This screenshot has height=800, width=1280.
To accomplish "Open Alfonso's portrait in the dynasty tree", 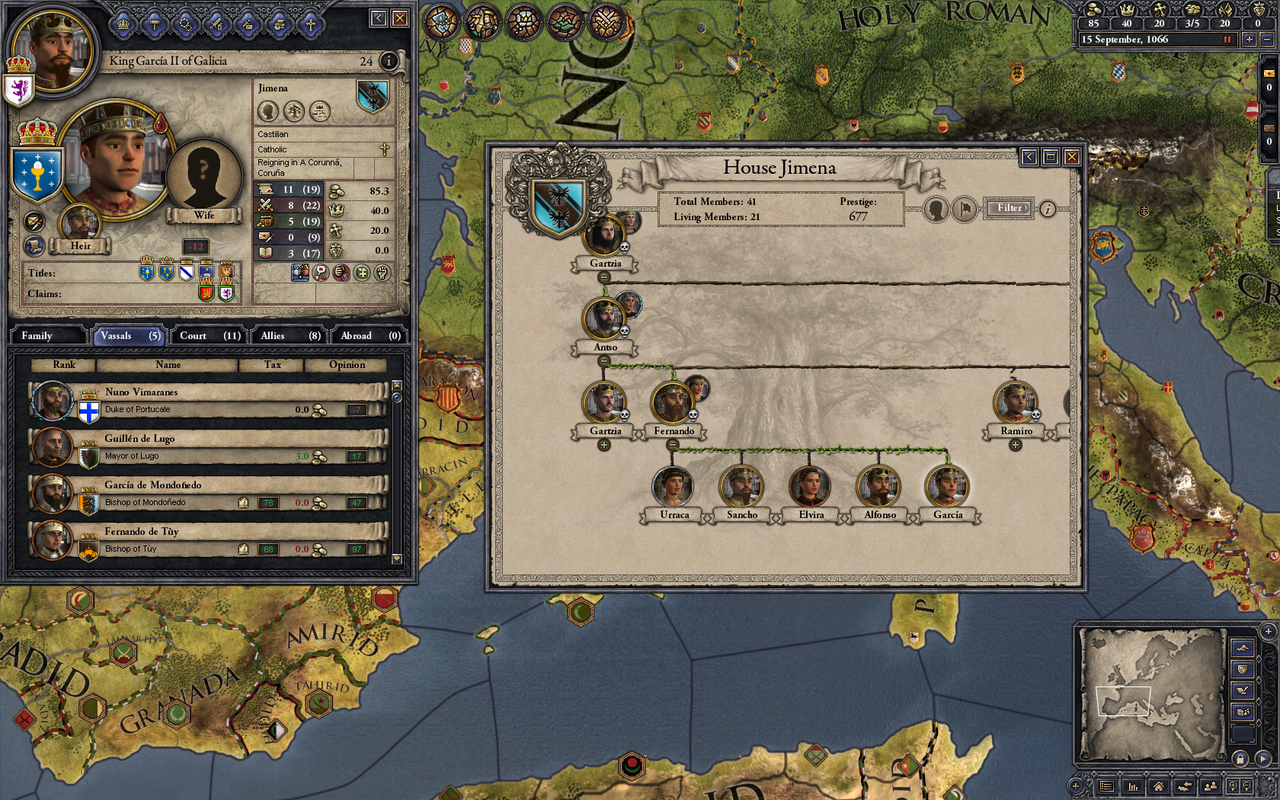I will click(x=878, y=487).
